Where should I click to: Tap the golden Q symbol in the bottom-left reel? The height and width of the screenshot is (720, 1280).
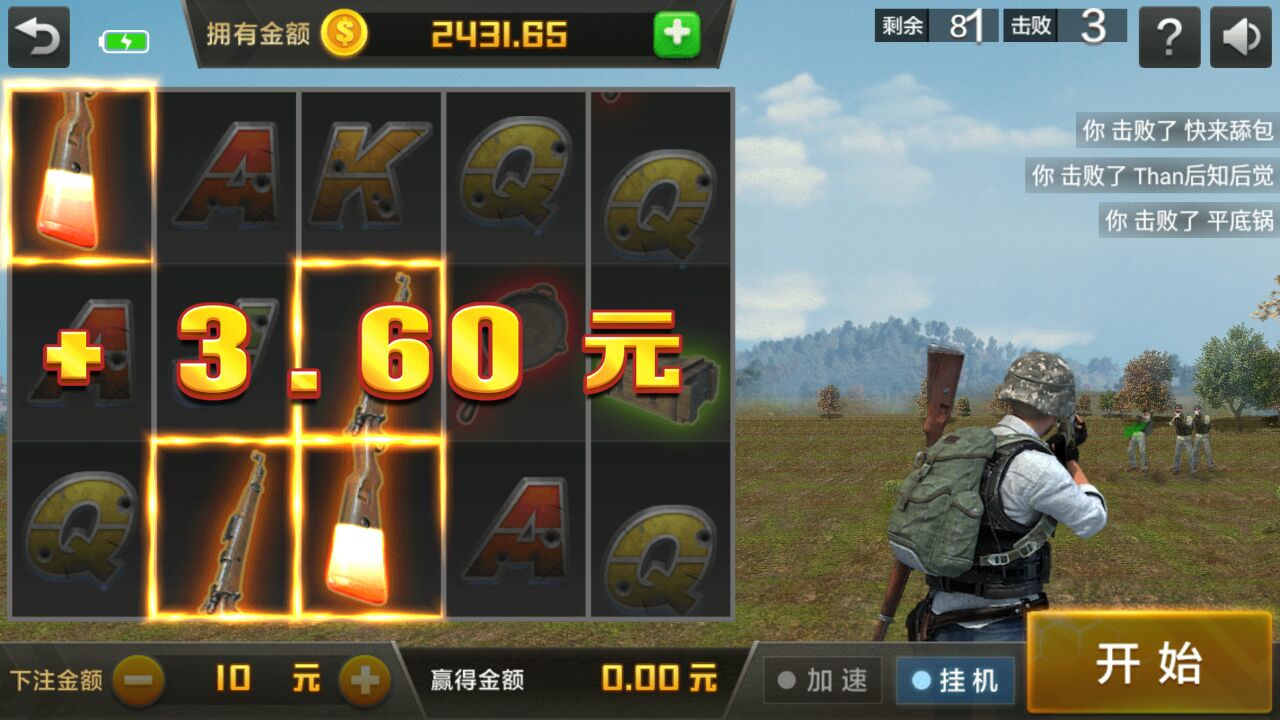[x=80, y=530]
